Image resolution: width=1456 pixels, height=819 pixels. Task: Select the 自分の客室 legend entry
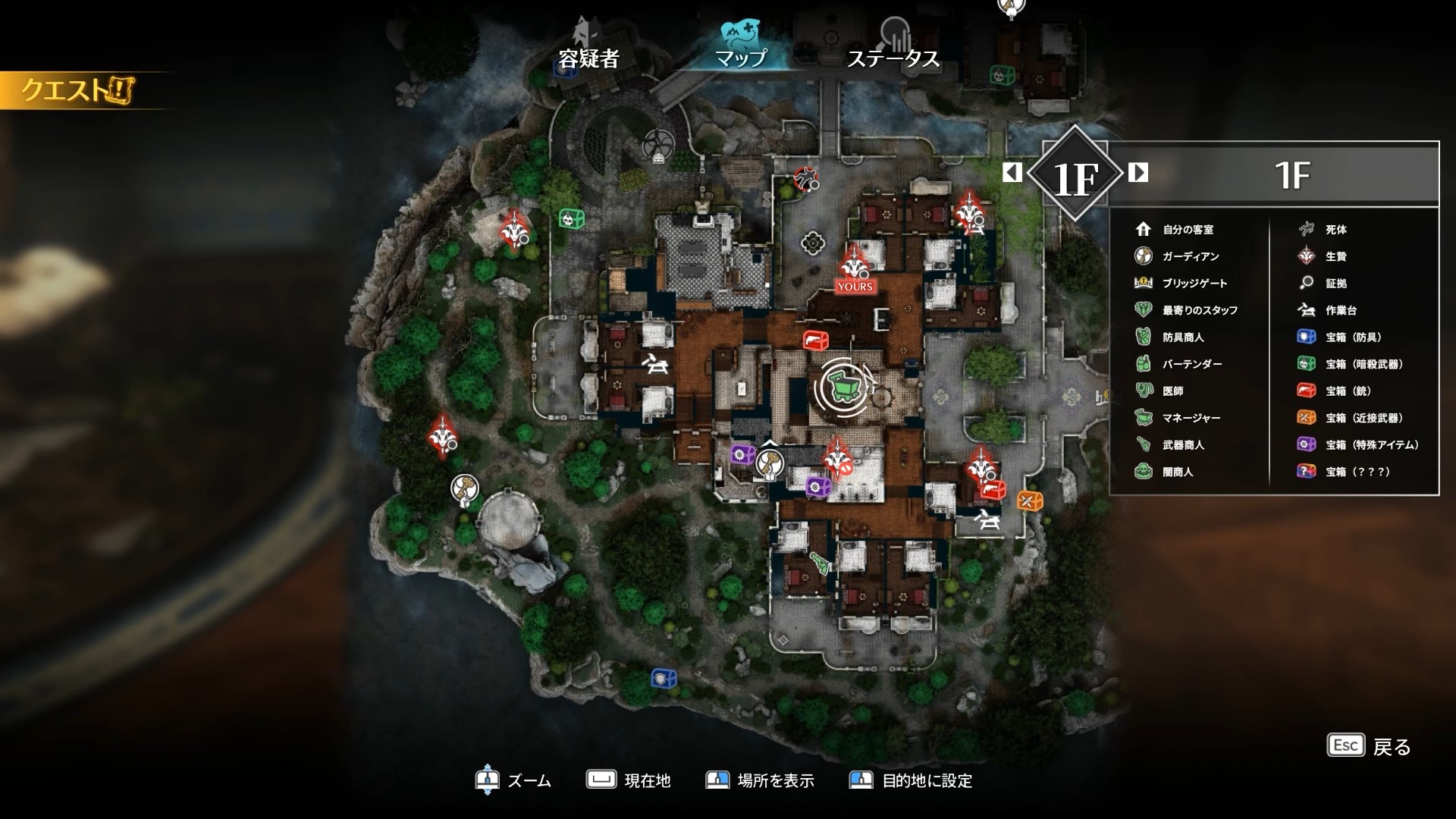tap(1188, 229)
